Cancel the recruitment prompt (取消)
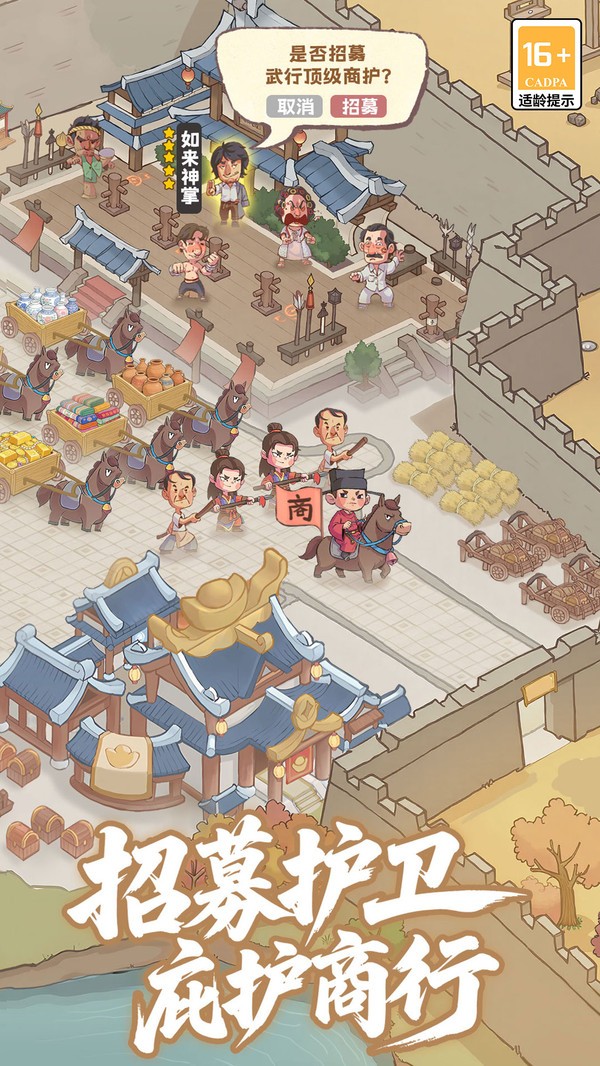The width and height of the screenshot is (600, 1066). pyautogui.click(x=295, y=106)
